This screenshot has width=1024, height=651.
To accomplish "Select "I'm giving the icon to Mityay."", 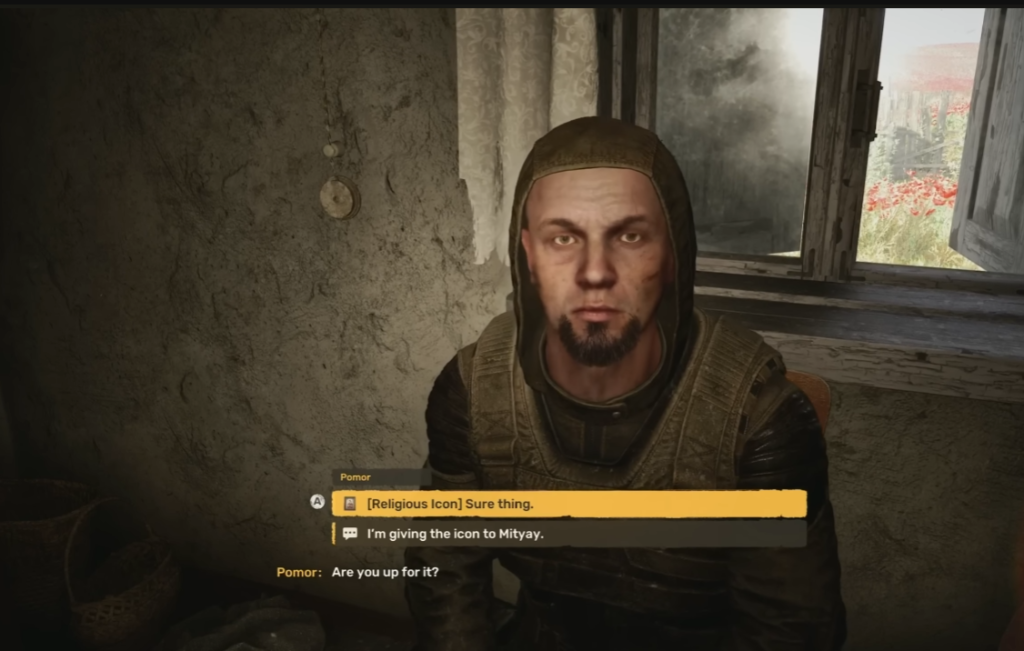I will [568, 534].
